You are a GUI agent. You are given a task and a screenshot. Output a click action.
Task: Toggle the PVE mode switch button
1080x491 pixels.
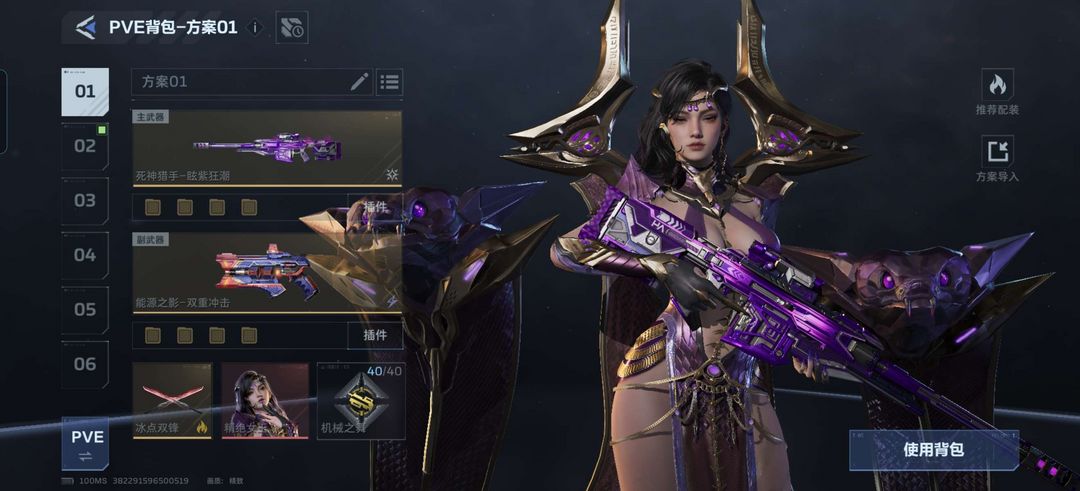click(x=86, y=443)
